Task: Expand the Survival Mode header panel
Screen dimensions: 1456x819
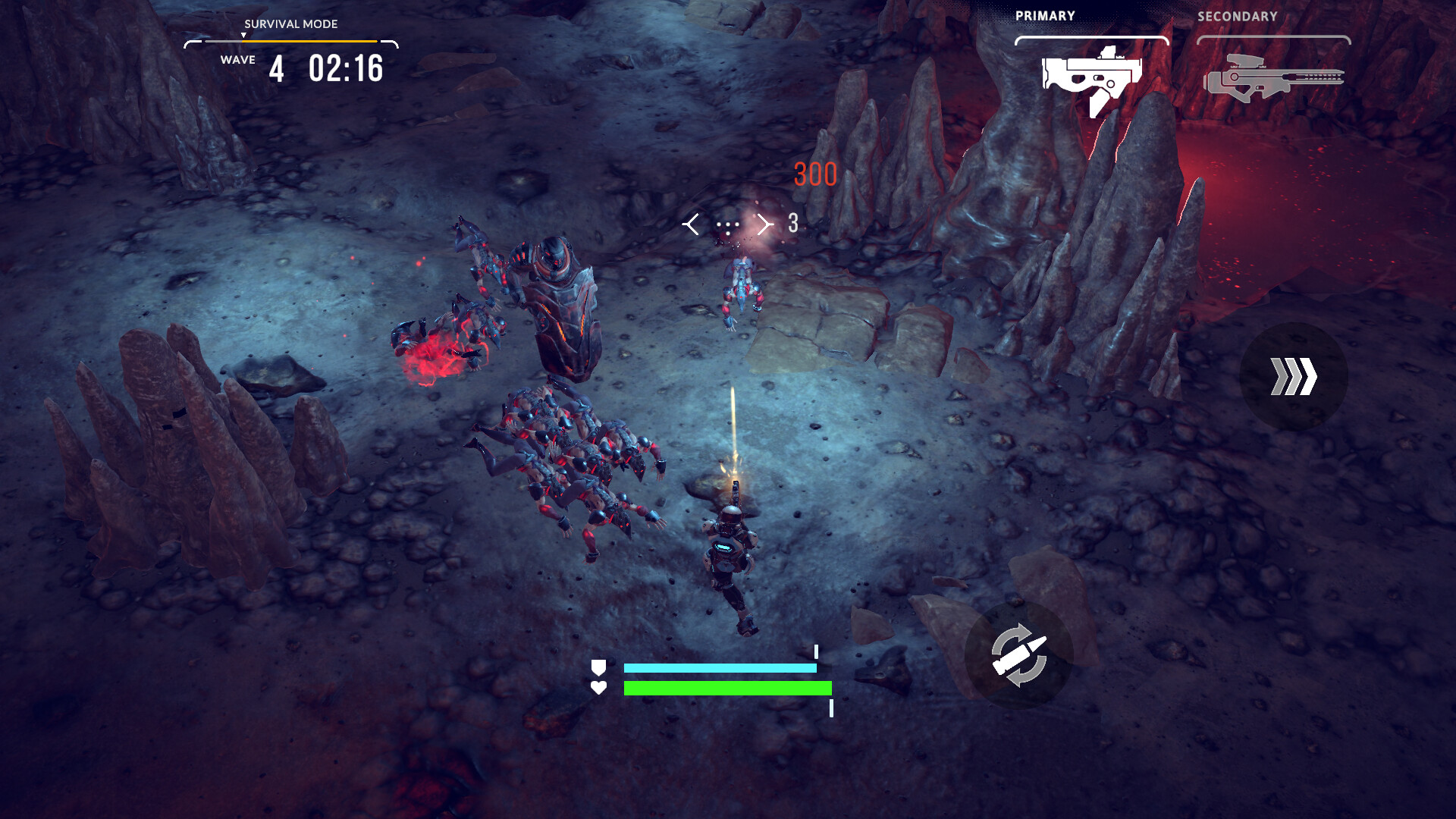Action: [x=290, y=24]
